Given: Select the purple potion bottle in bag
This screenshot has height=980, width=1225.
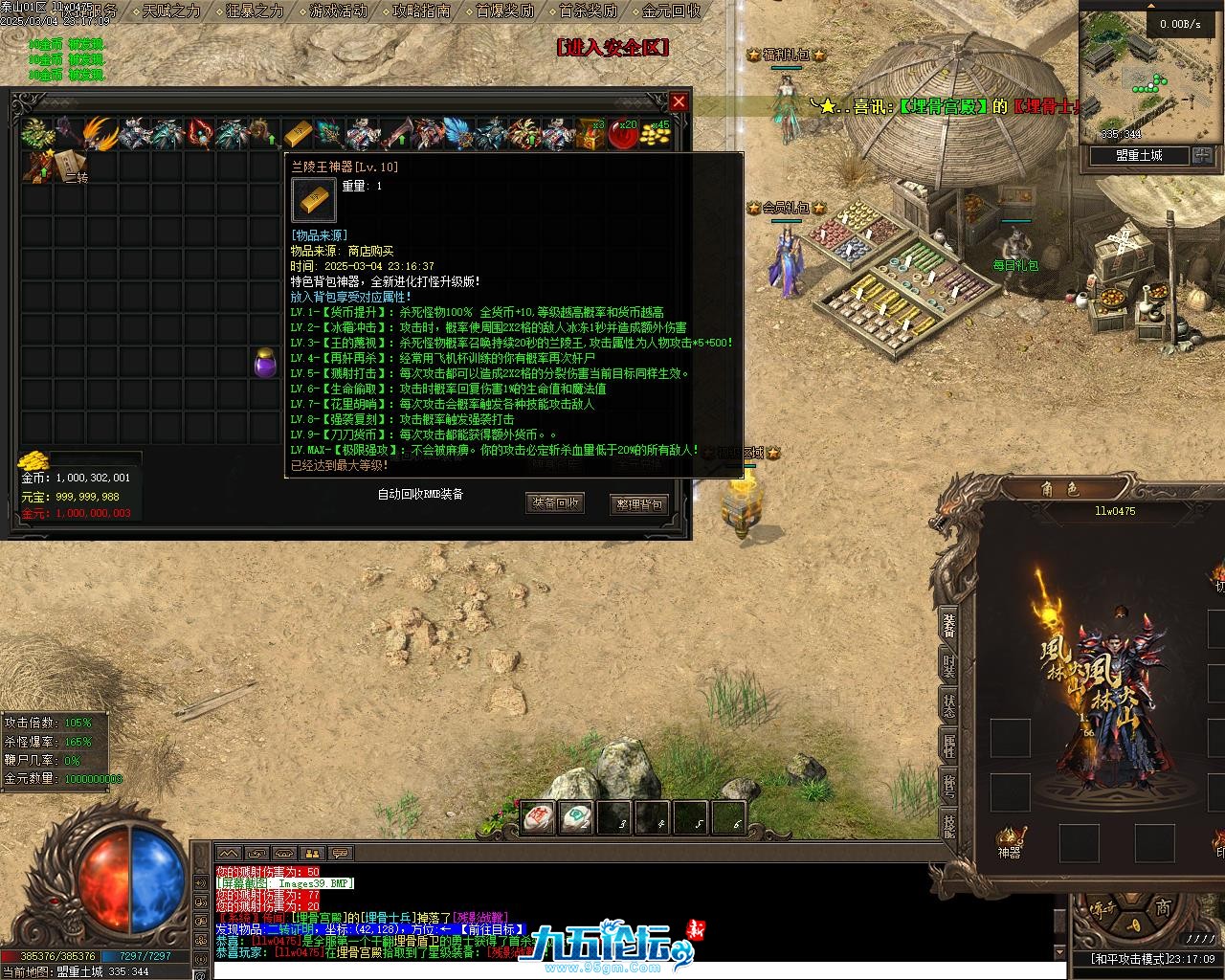Looking at the screenshot, I should click(x=265, y=363).
